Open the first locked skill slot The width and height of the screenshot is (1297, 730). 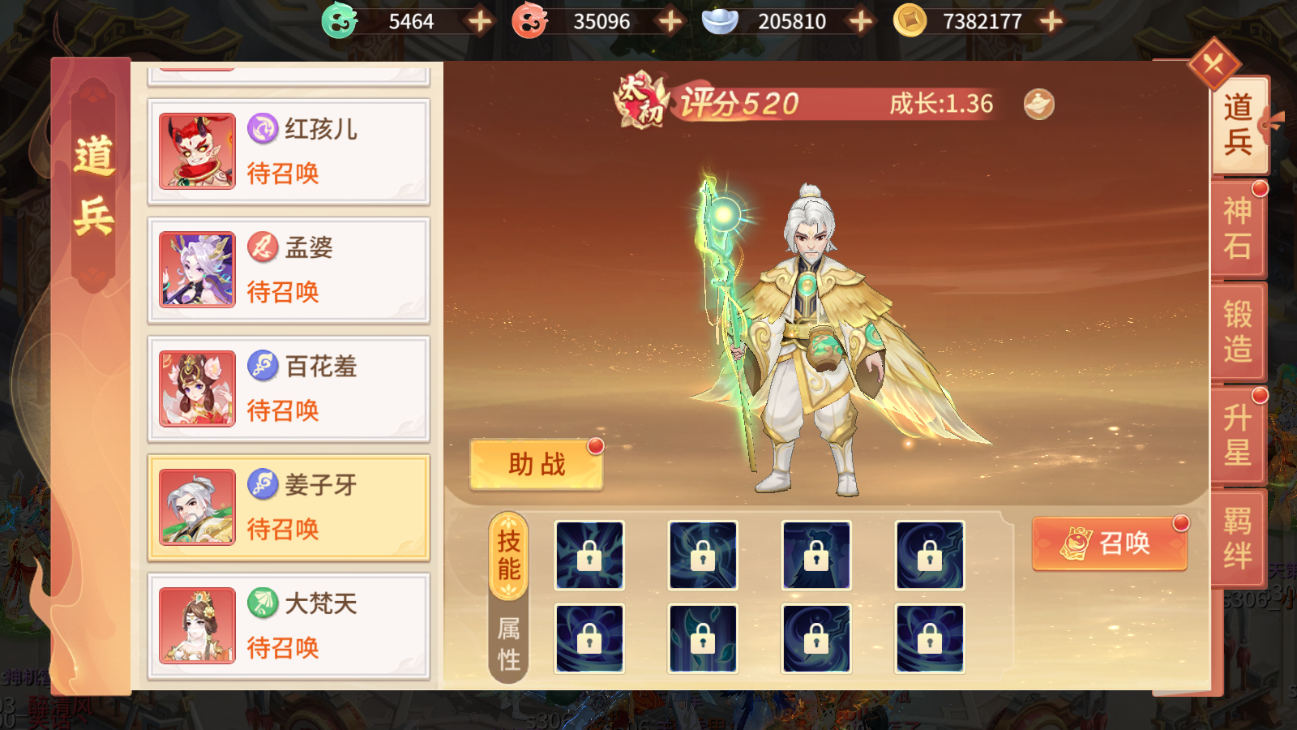589,554
